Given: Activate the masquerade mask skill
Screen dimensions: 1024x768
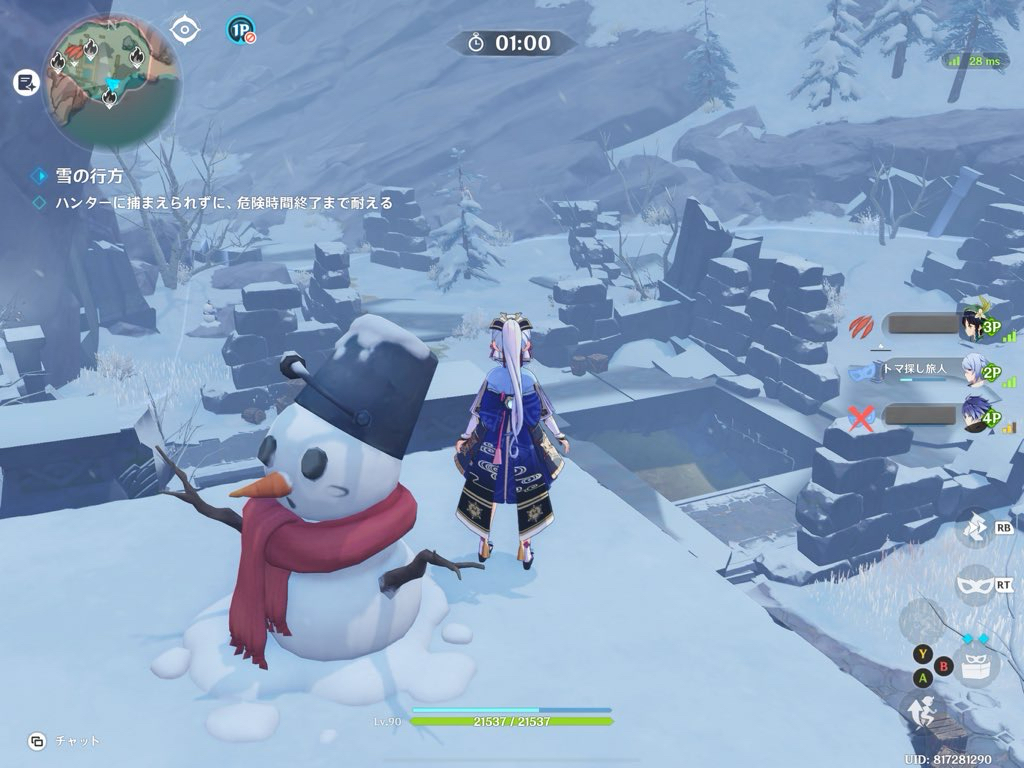Looking at the screenshot, I should [x=975, y=583].
